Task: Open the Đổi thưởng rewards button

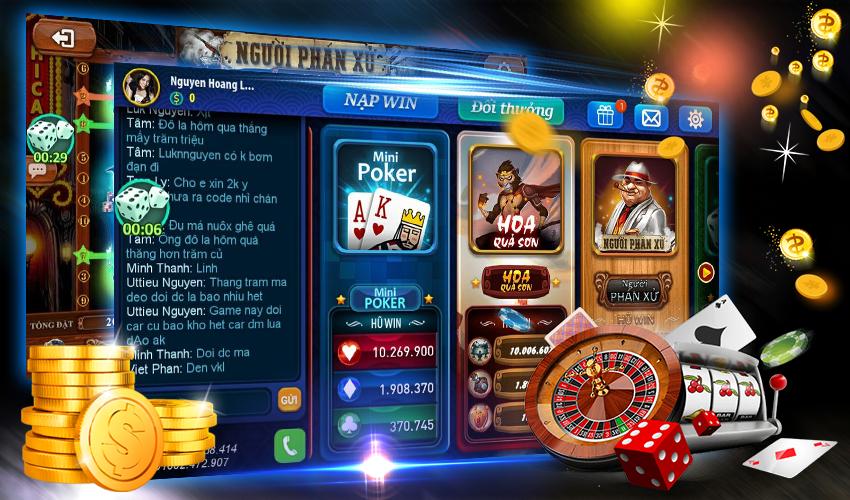Action: 510,109
